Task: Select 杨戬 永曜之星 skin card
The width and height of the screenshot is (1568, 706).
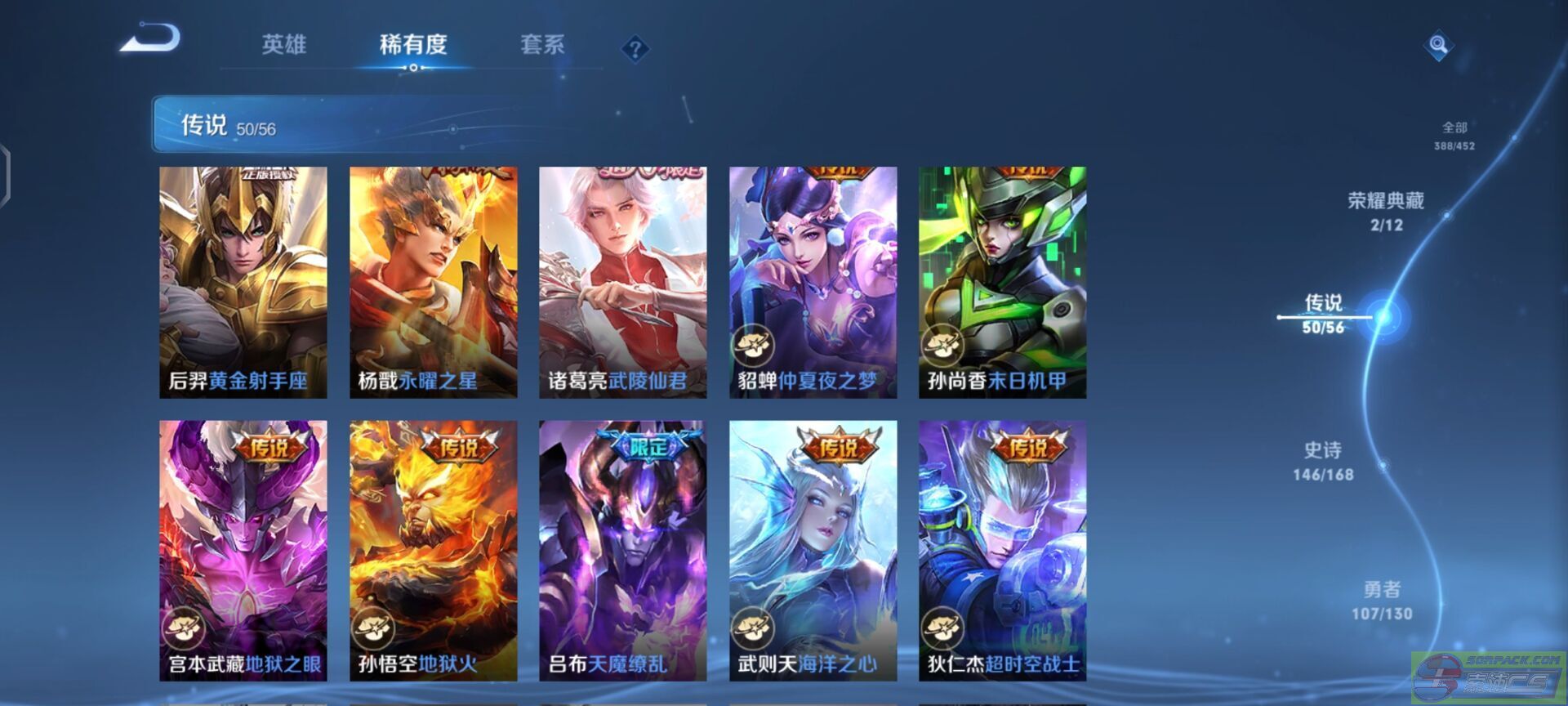Action: (434, 283)
